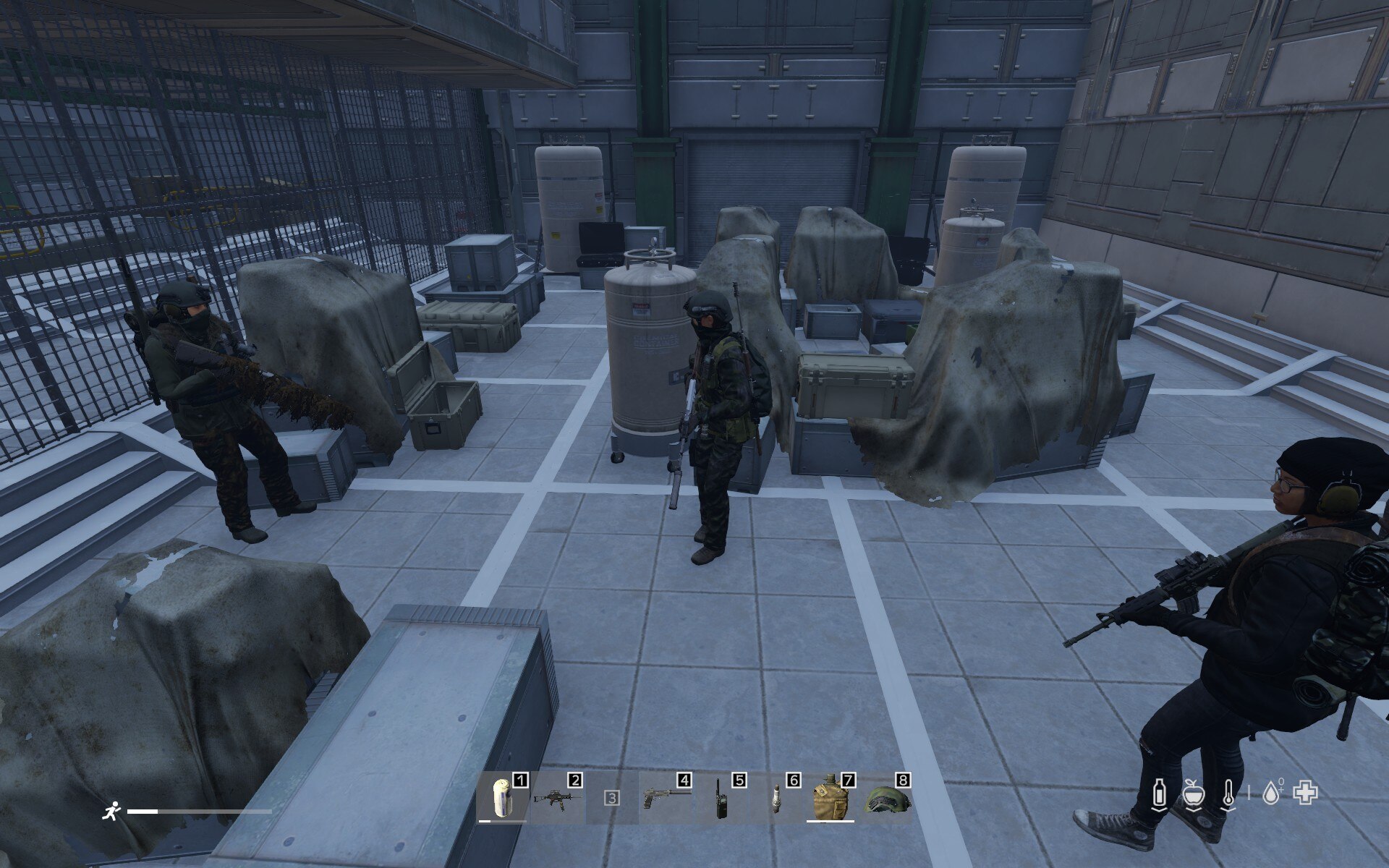Select the handheld radio in hotbar slot 5
The image size is (1389, 868).
[721, 798]
